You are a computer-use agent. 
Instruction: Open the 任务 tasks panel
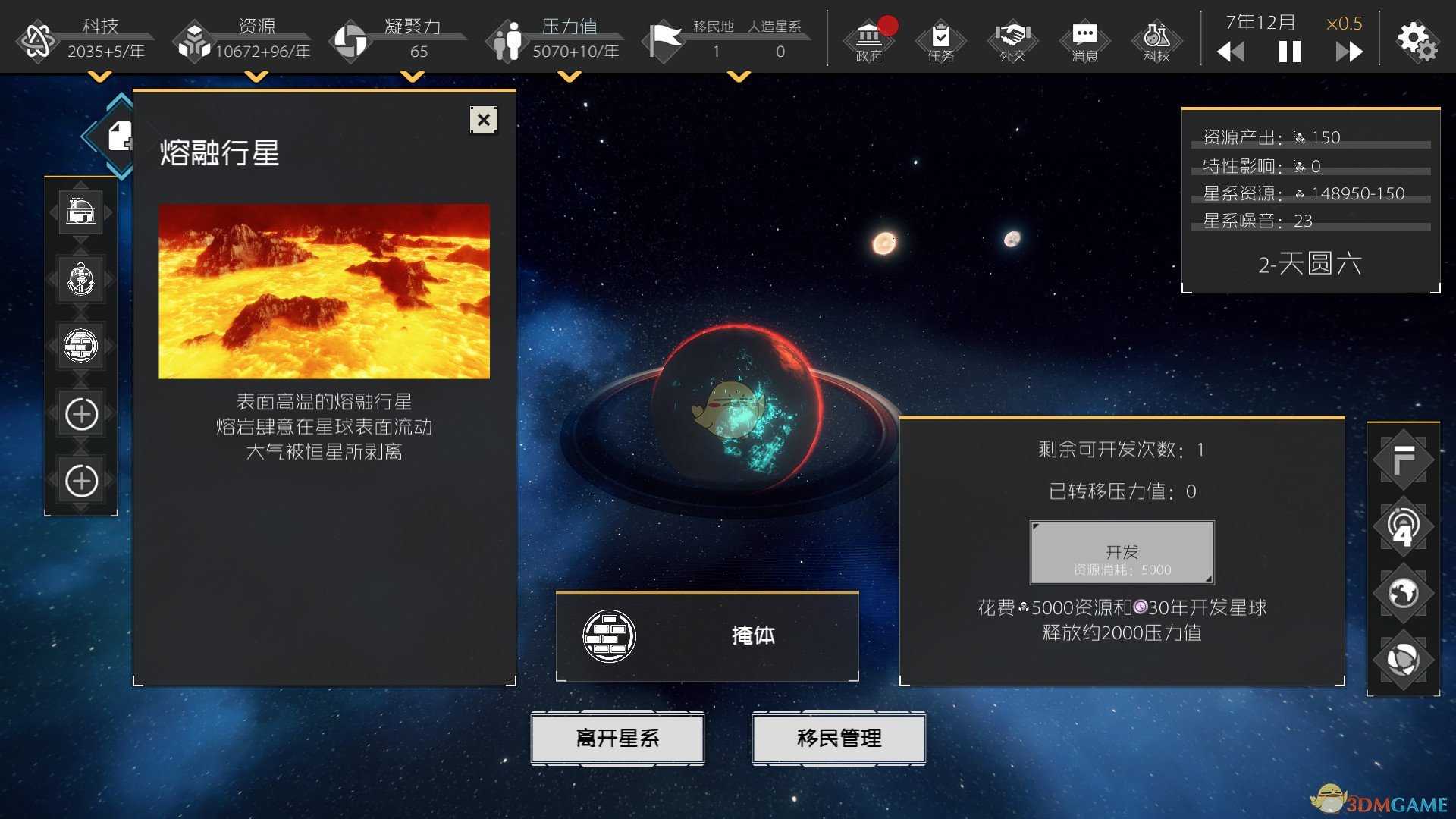940,42
